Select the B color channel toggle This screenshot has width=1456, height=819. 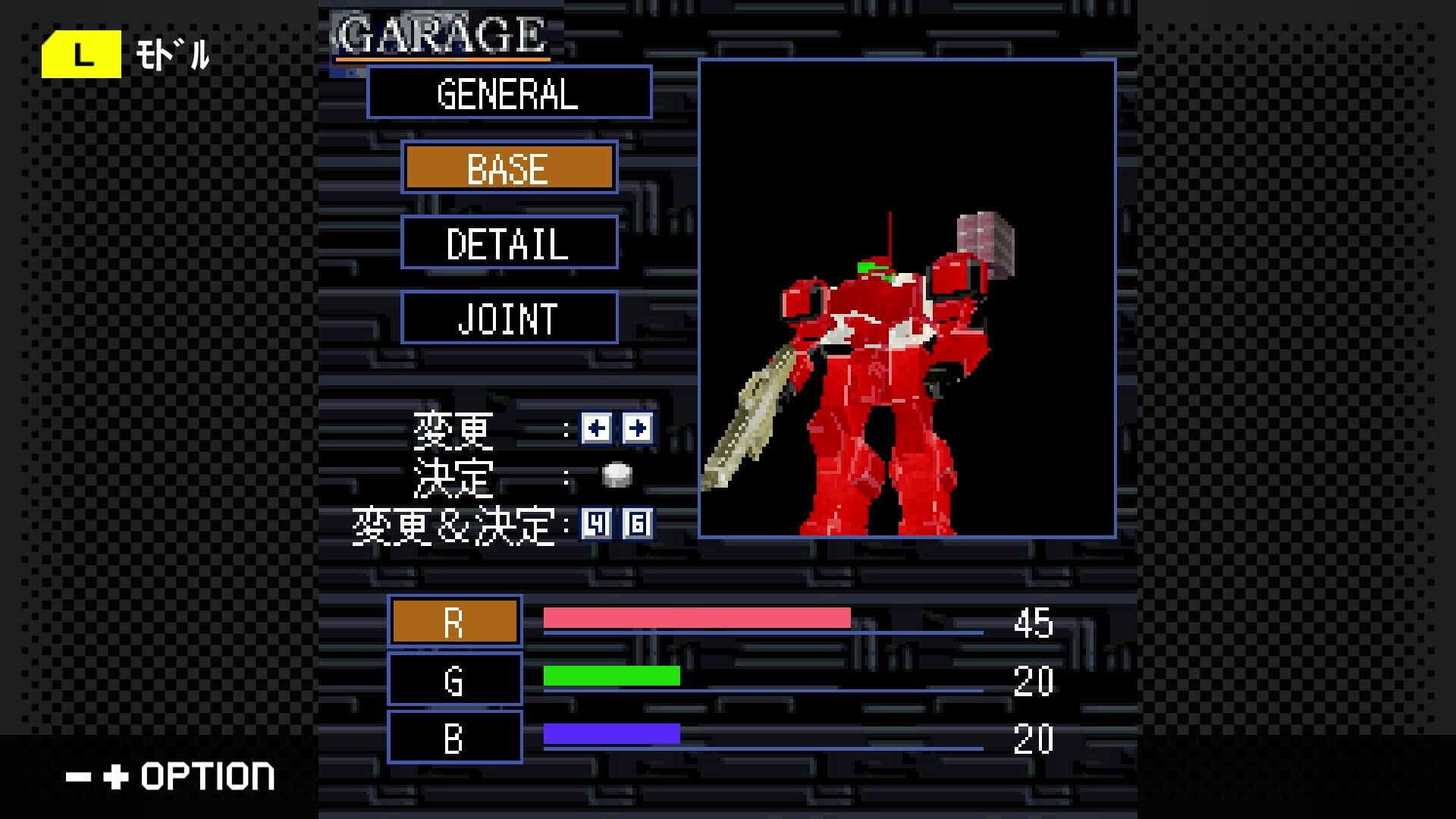454,736
